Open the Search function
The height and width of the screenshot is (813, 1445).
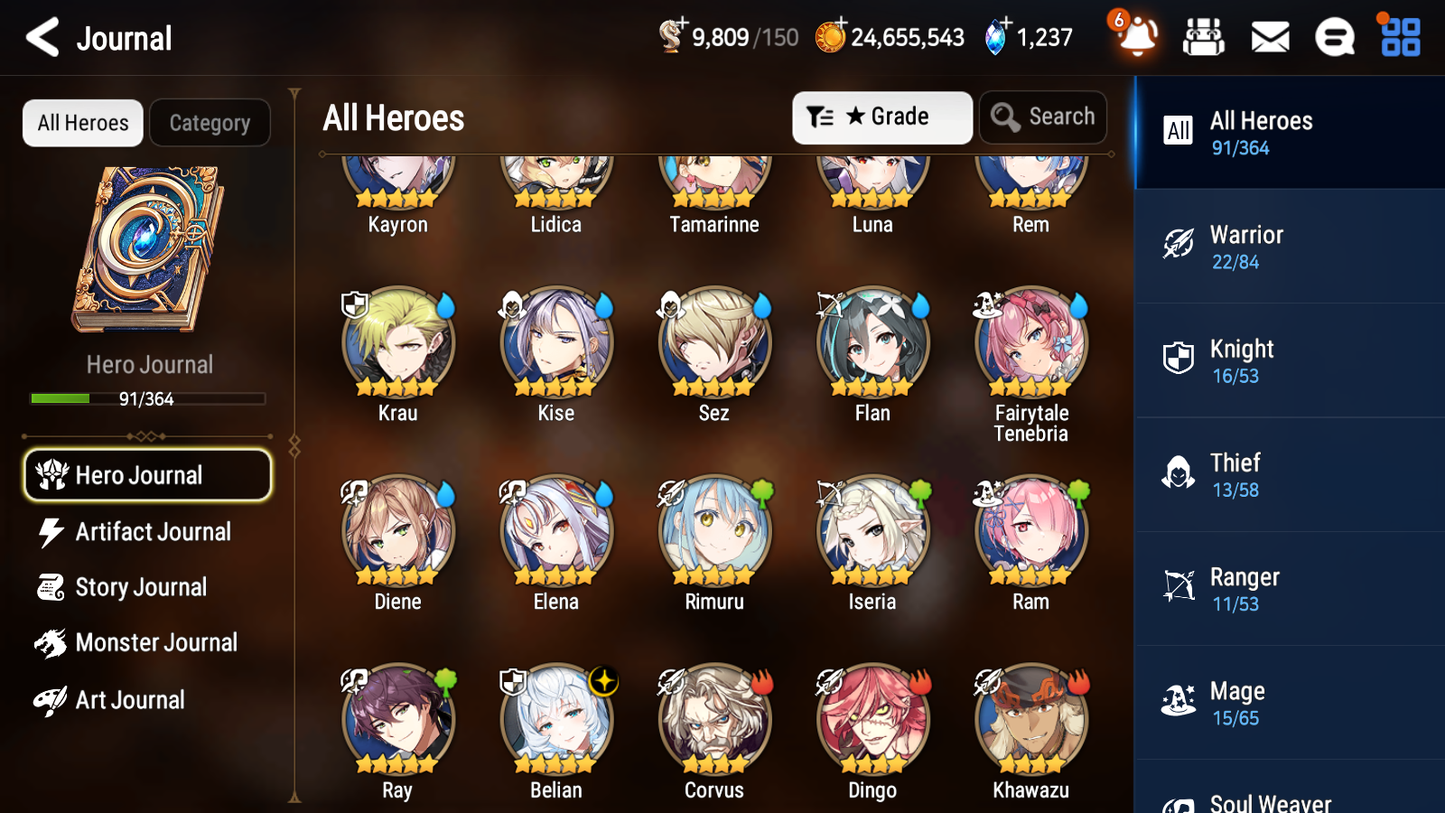tap(1043, 117)
